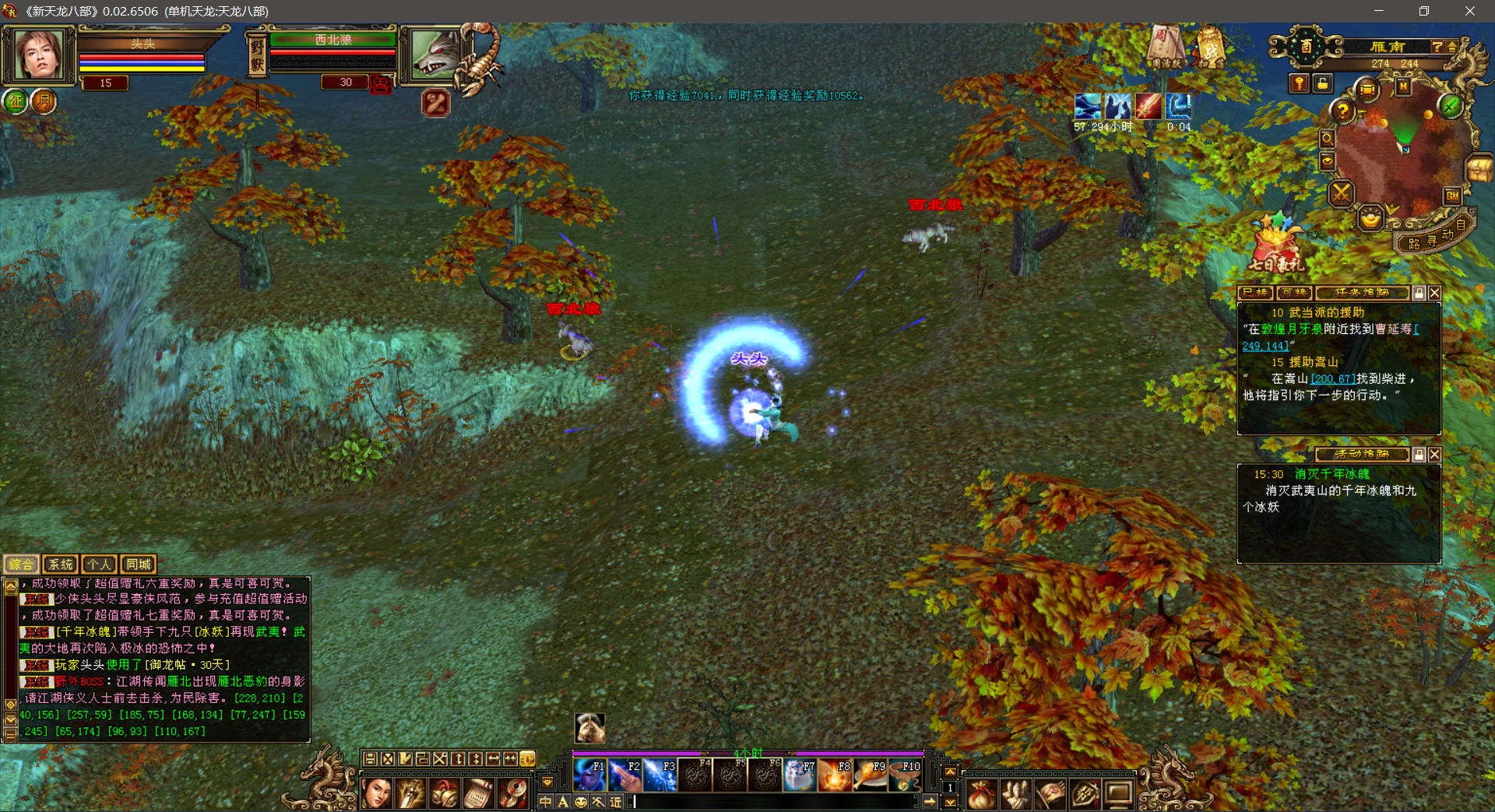Use the F9 roast chicken leg item
The height and width of the screenshot is (812, 1495).
[x=869, y=775]
